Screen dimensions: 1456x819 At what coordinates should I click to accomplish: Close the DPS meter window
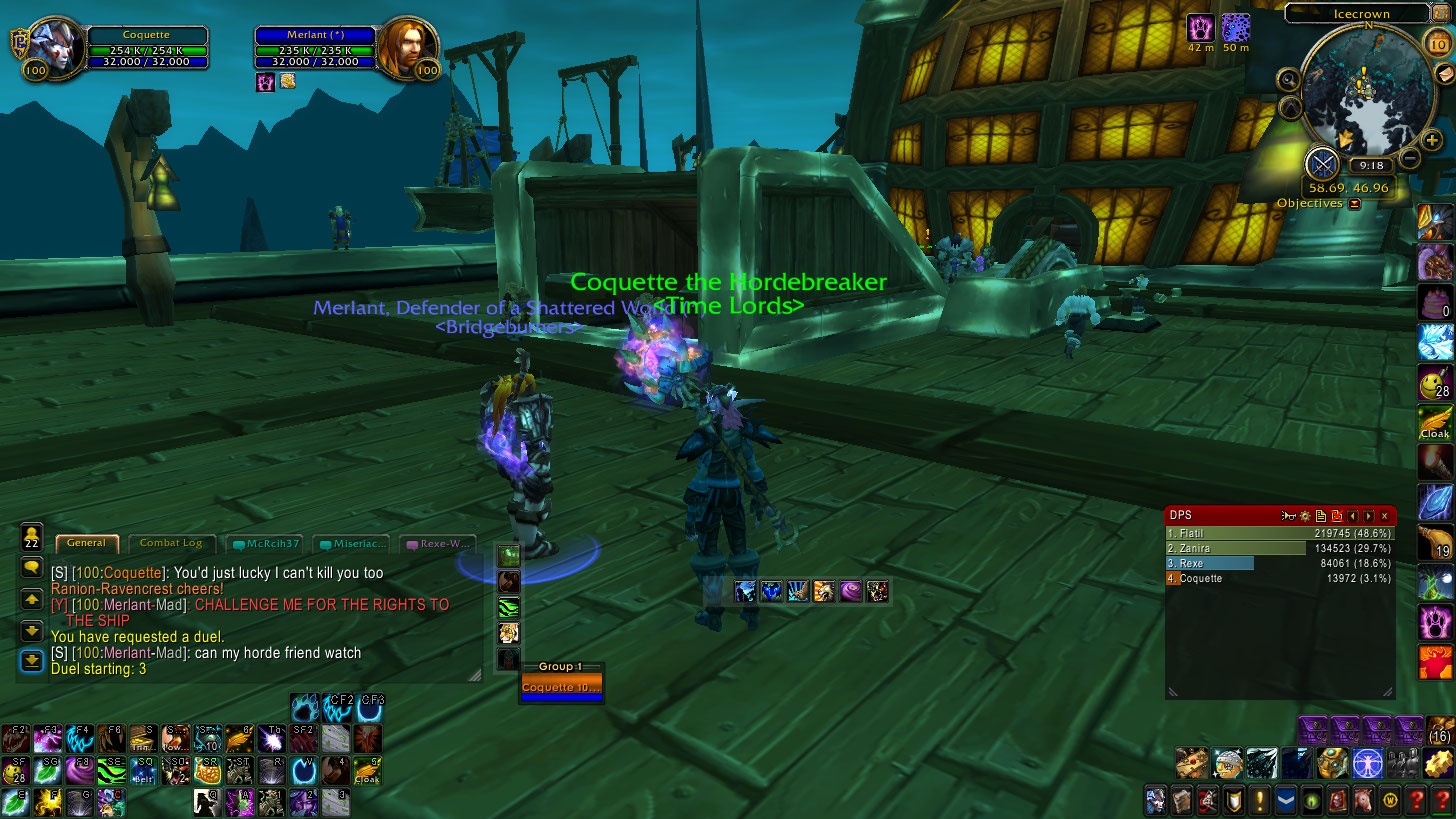pyautogui.click(x=1385, y=516)
